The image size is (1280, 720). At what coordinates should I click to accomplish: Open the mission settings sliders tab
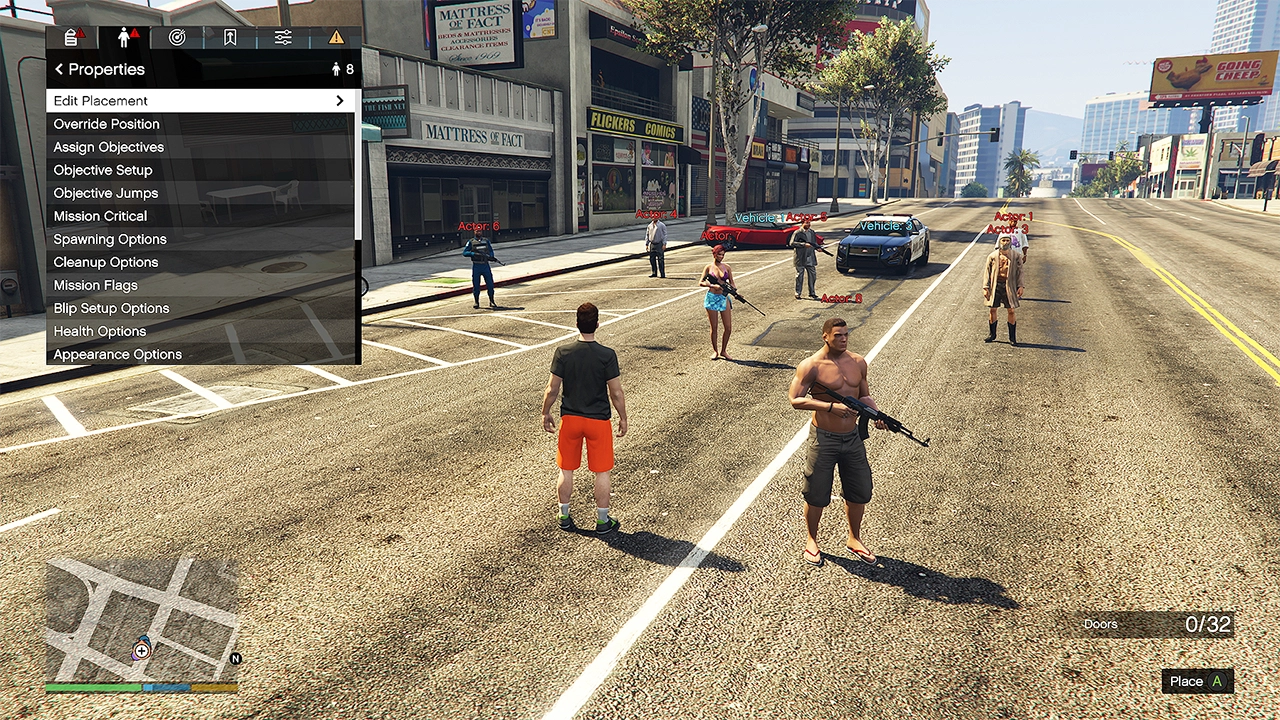tap(282, 36)
